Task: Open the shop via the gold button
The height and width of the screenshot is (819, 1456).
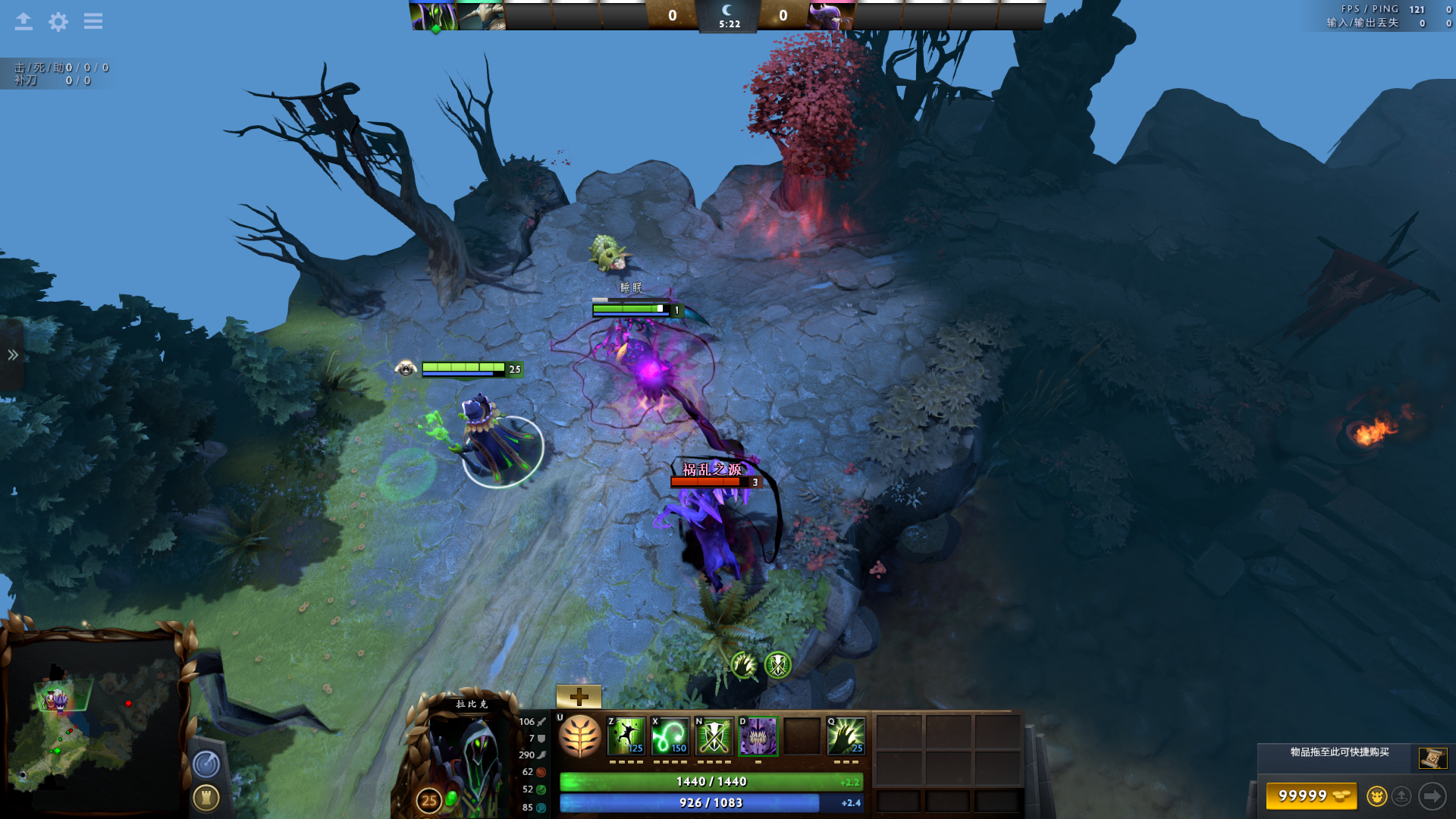Action: click(1311, 796)
